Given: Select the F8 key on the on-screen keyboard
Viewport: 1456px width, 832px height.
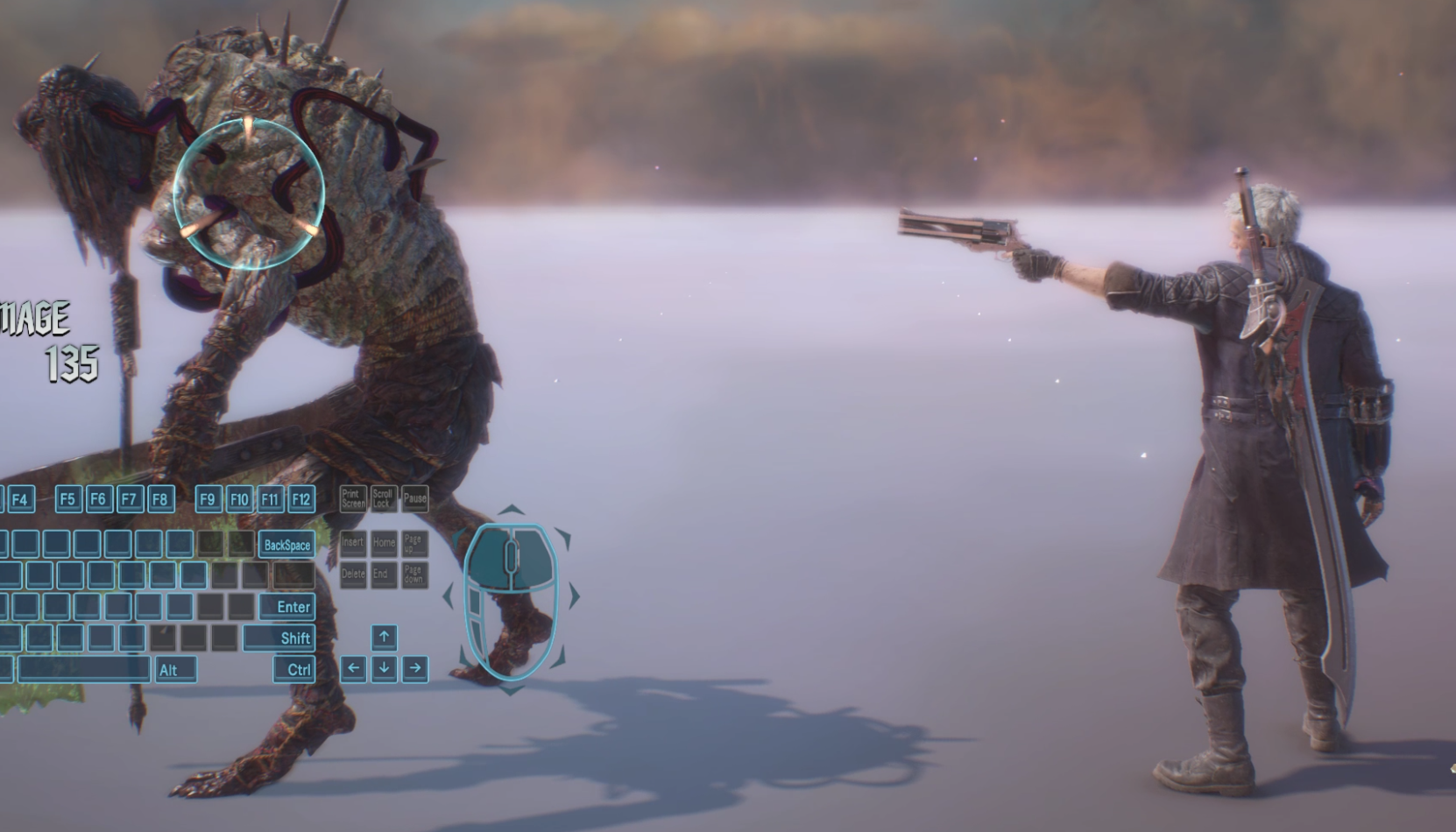Looking at the screenshot, I should coord(159,499).
